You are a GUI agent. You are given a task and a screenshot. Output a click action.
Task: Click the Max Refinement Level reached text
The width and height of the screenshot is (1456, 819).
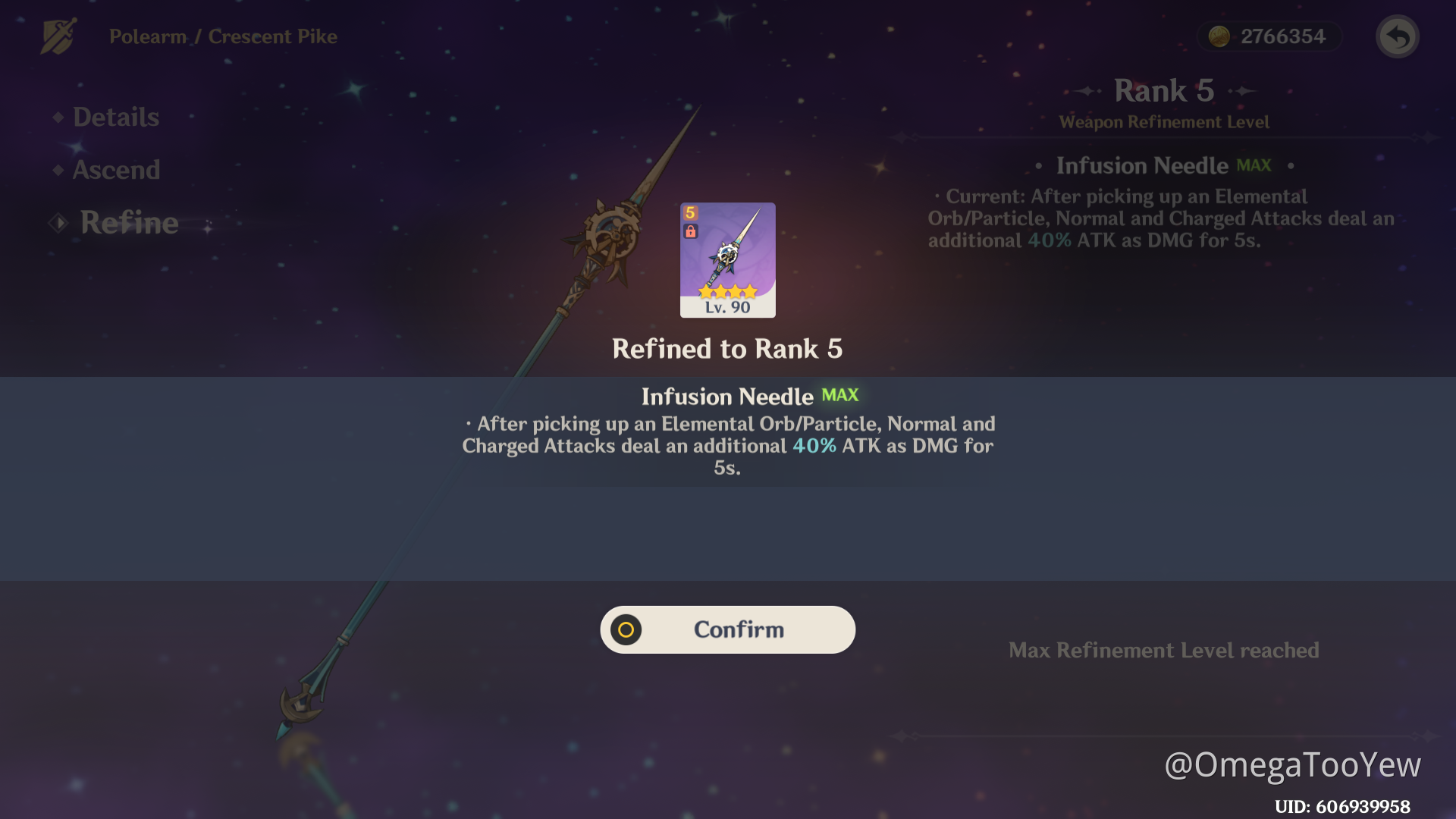click(x=1163, y=650)
